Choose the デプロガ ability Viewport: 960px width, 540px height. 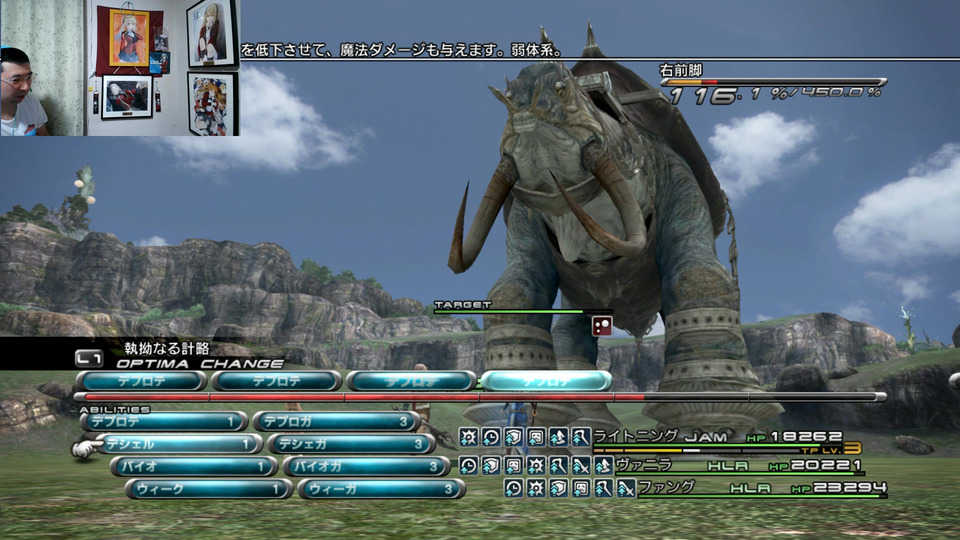click(335, 422)
